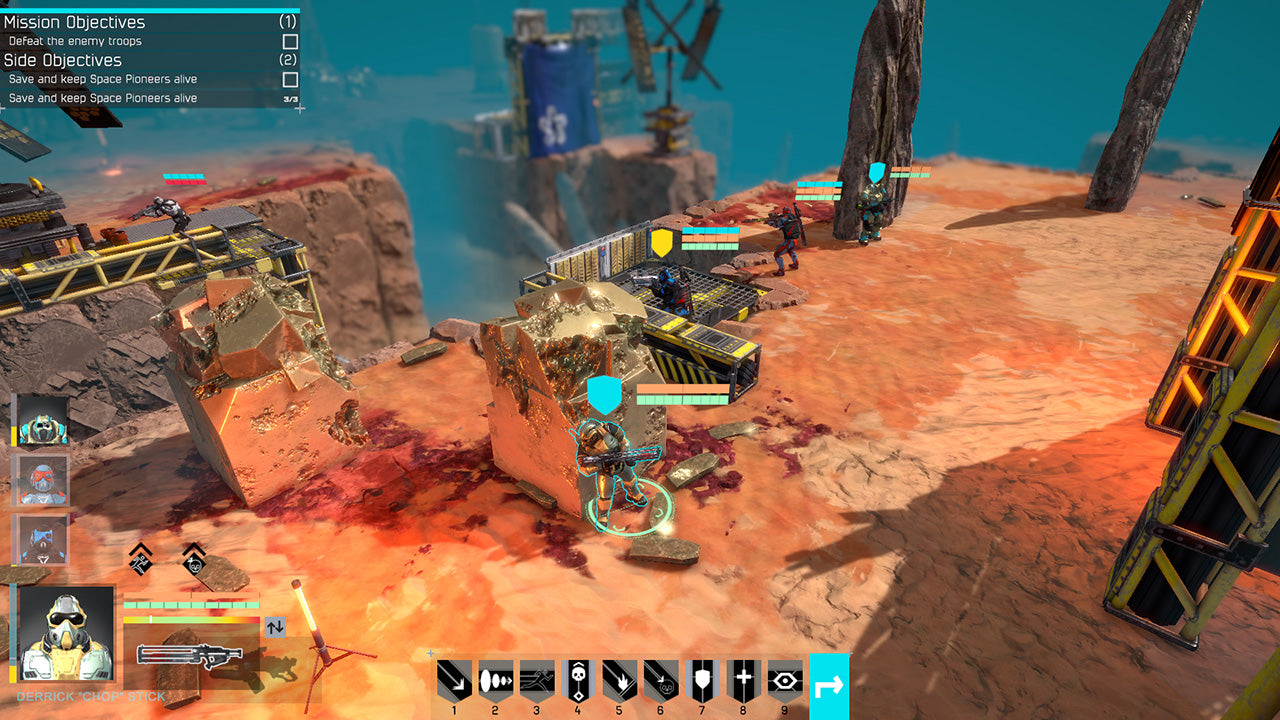The image size is (1280, 720).
Task: Activate the eye overwatch ability
Action: pos(785,682)
